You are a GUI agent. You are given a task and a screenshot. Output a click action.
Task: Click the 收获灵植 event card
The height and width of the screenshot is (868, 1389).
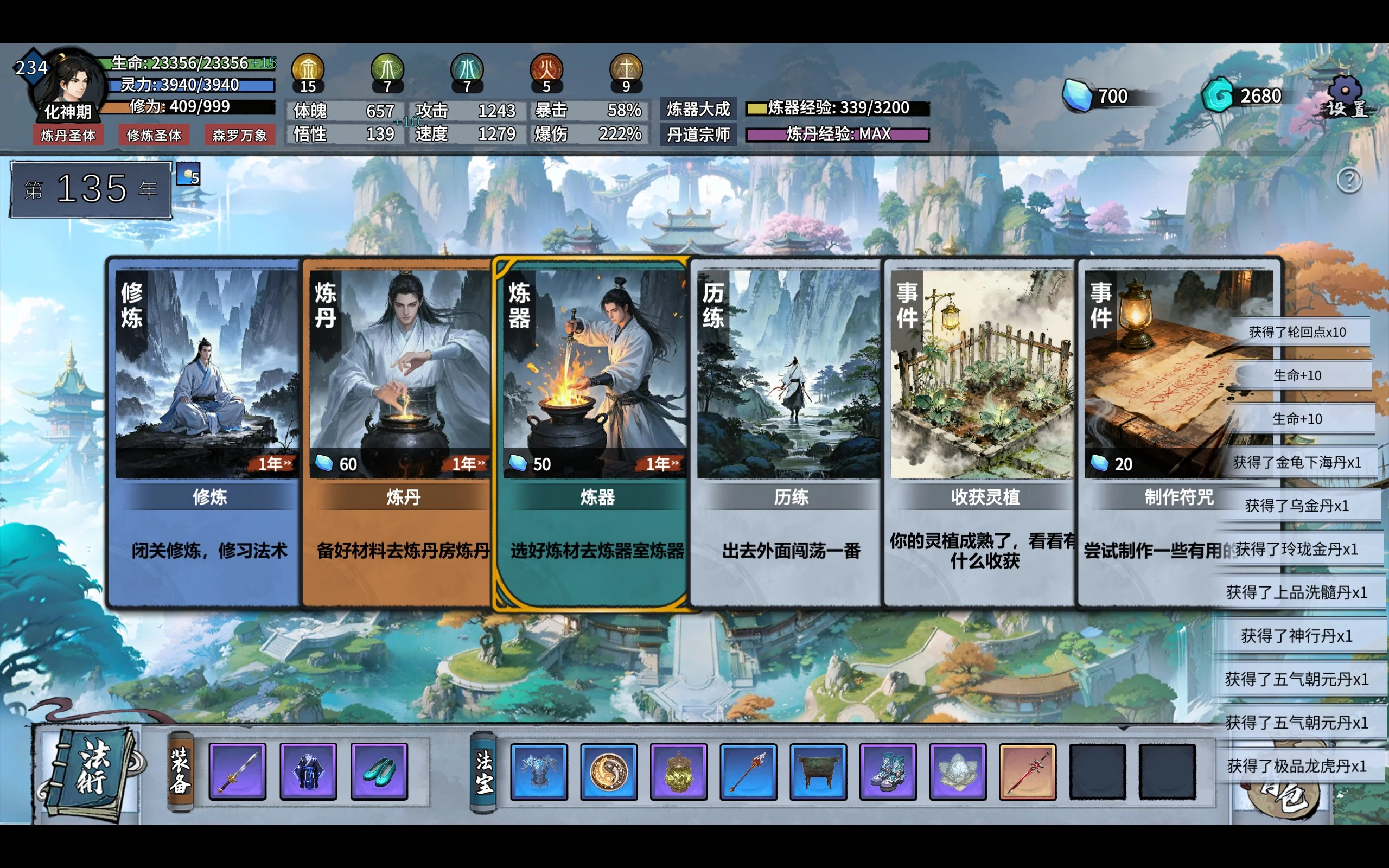tap(980, 431)
